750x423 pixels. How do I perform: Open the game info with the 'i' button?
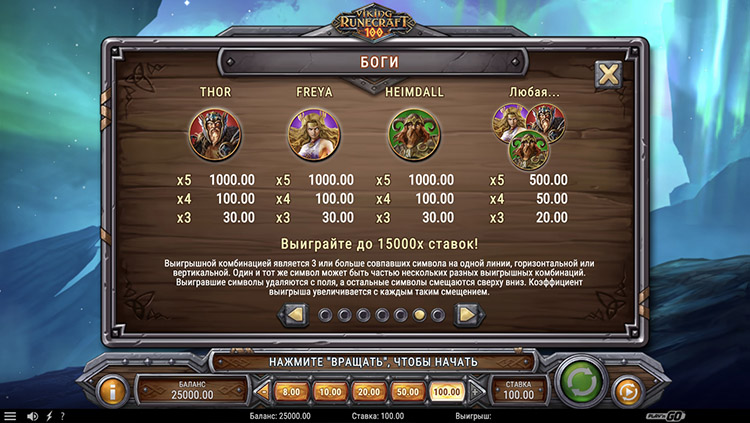[x=112, y=389]
